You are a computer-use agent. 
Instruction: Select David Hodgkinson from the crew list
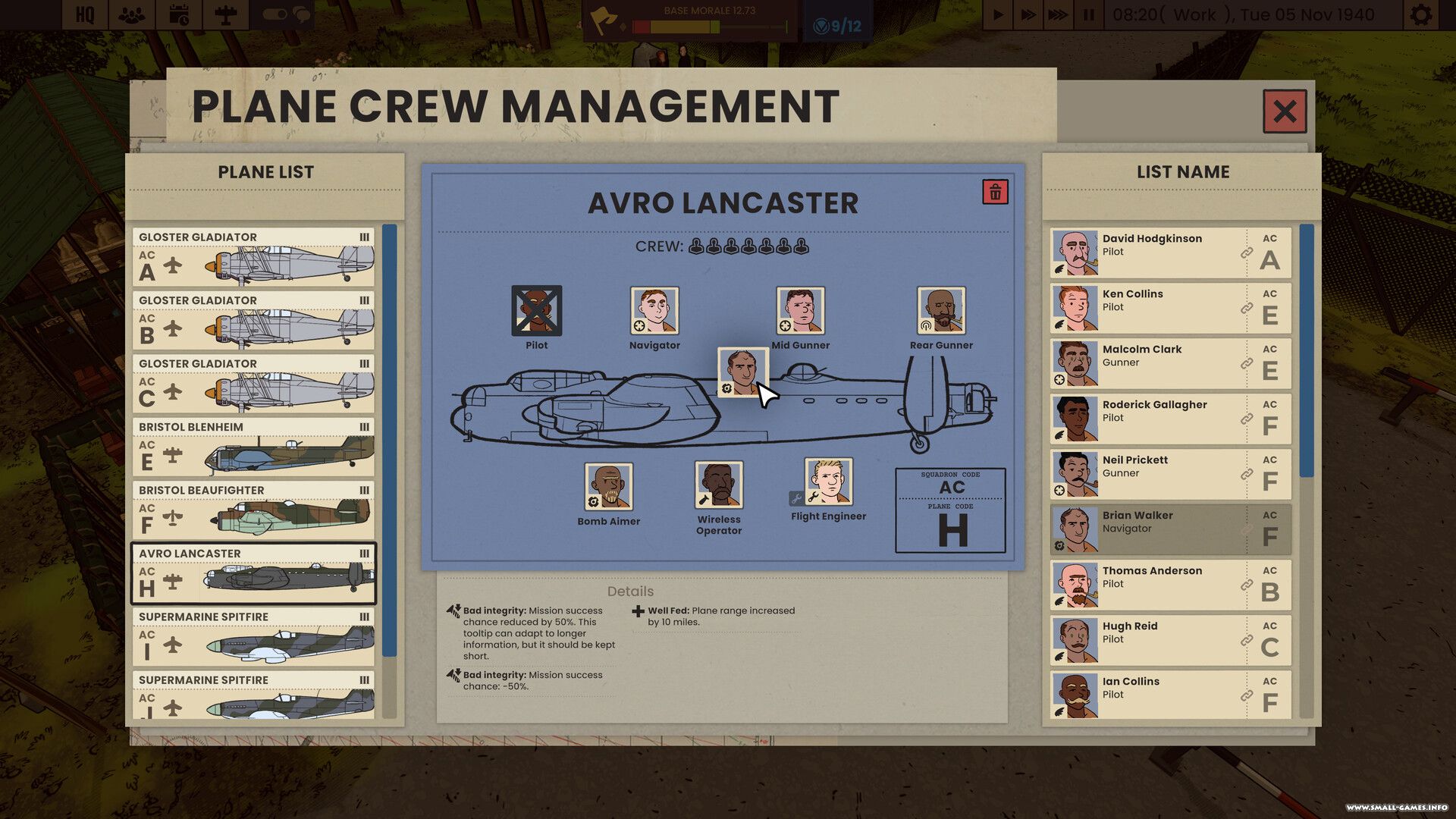(x=1170, y=253)
